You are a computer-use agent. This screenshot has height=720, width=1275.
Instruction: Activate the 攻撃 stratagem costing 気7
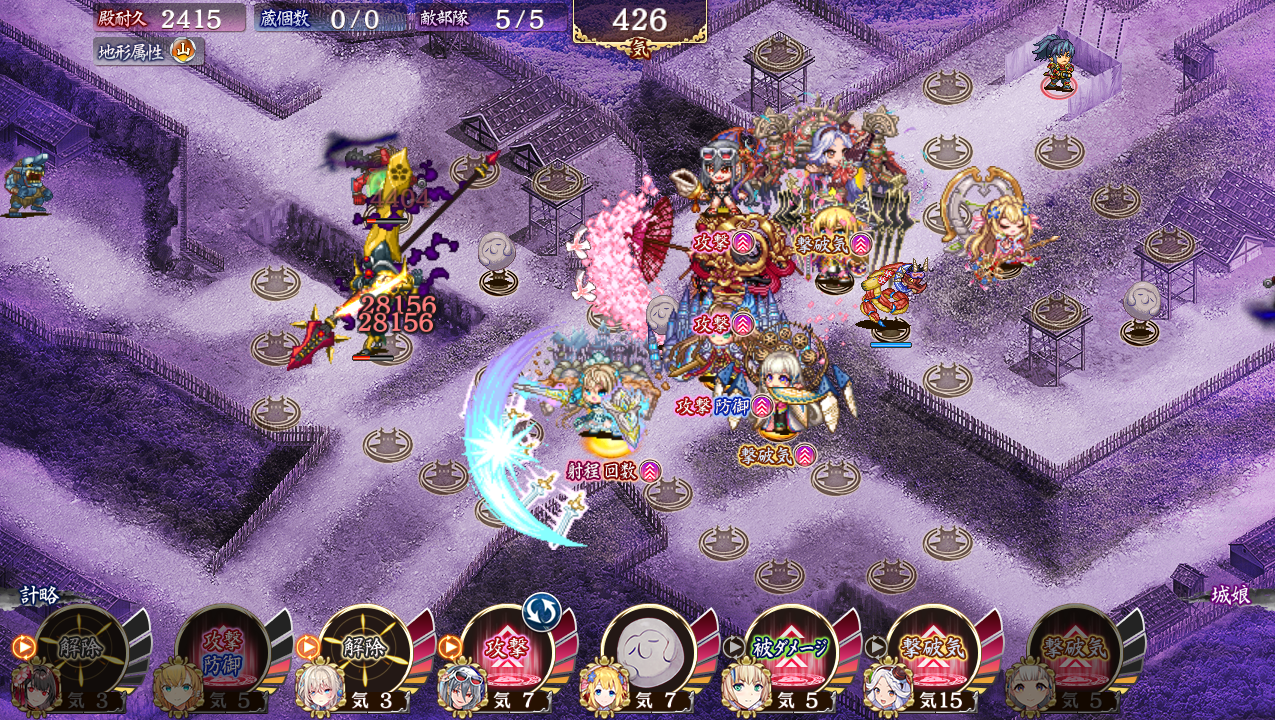pos(506,650)
